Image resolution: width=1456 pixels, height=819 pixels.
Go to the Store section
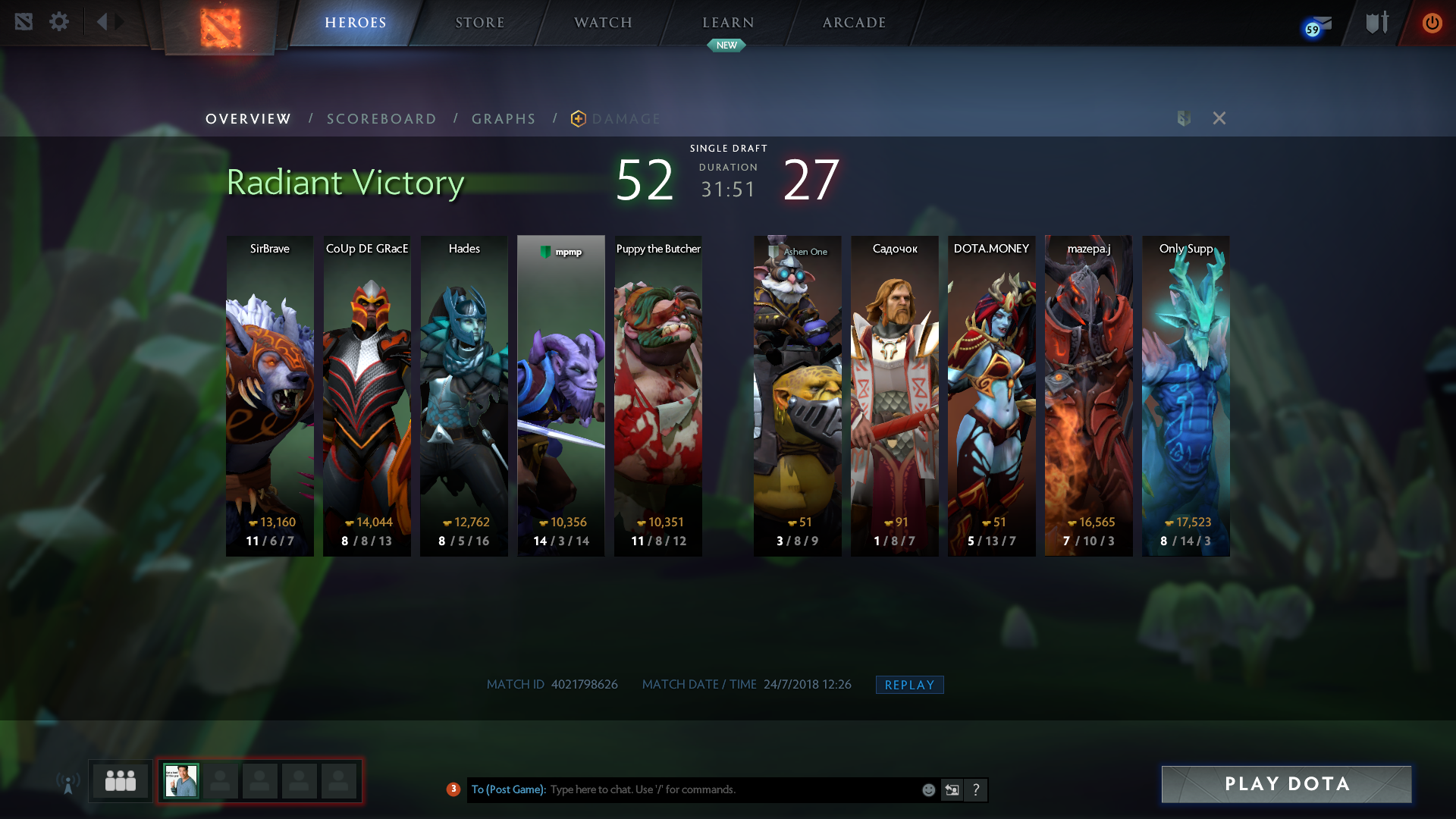pyautogui.click(x=479, y=23)
